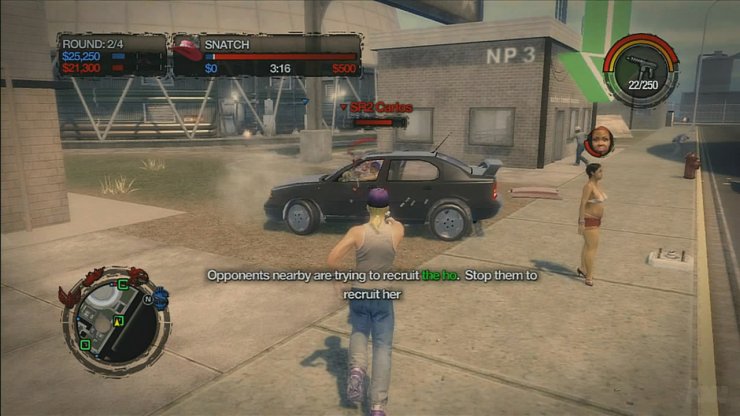Select the woman's face target marker

(x=599, y=141)
